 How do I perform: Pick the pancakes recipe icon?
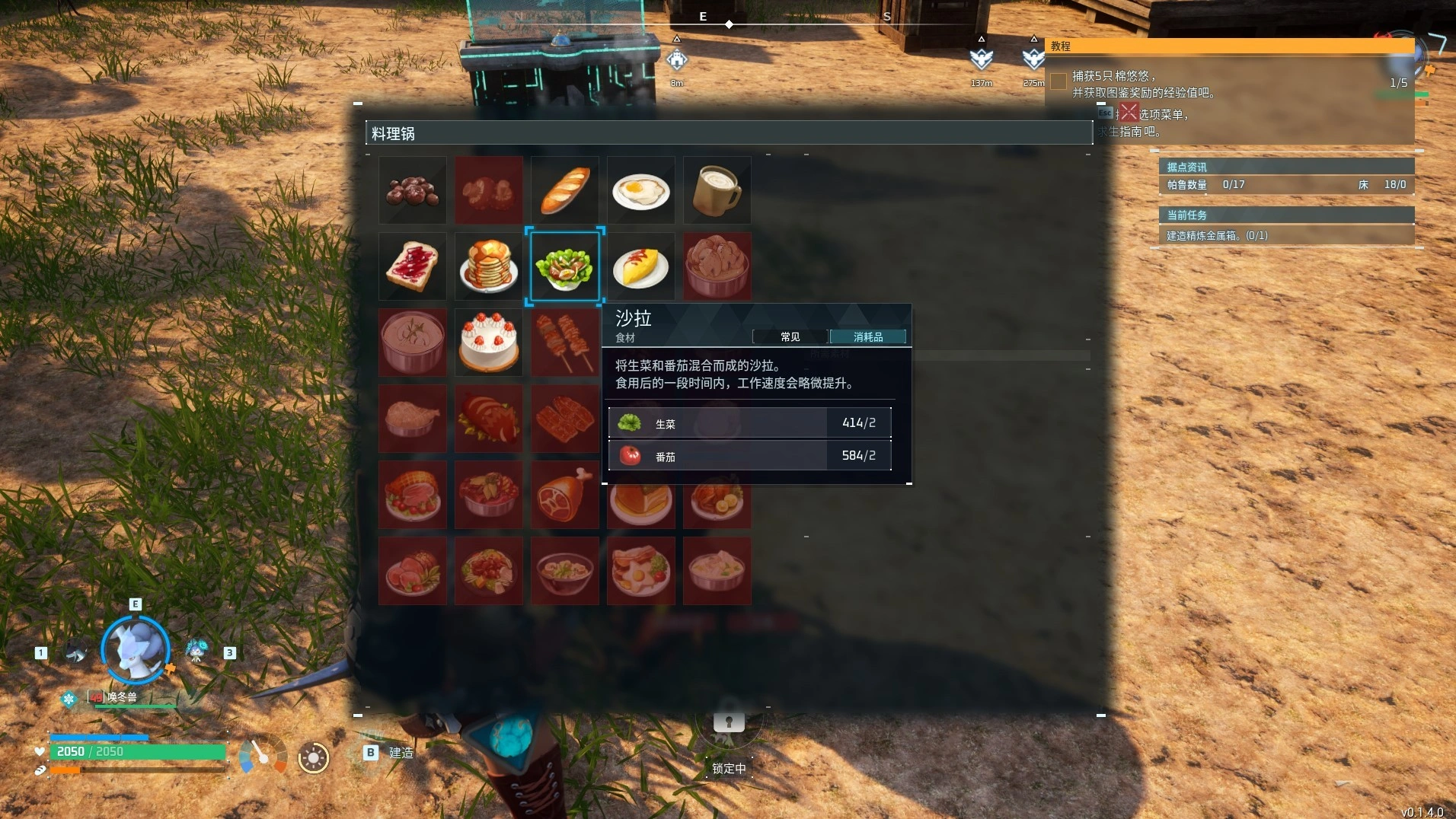488,266
